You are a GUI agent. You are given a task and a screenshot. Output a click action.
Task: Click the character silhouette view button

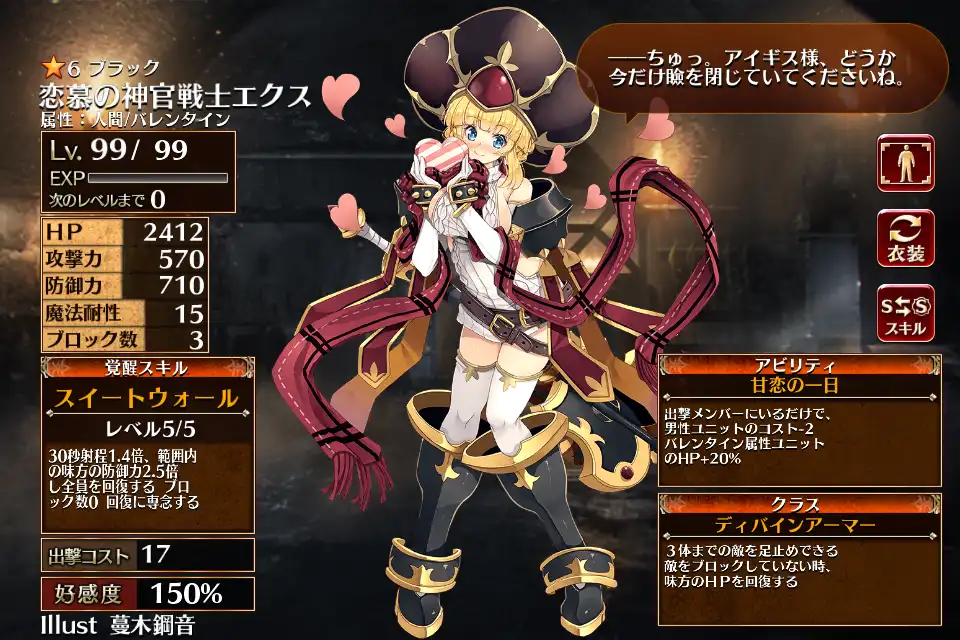pyautogui.click(x=905, y=163)
